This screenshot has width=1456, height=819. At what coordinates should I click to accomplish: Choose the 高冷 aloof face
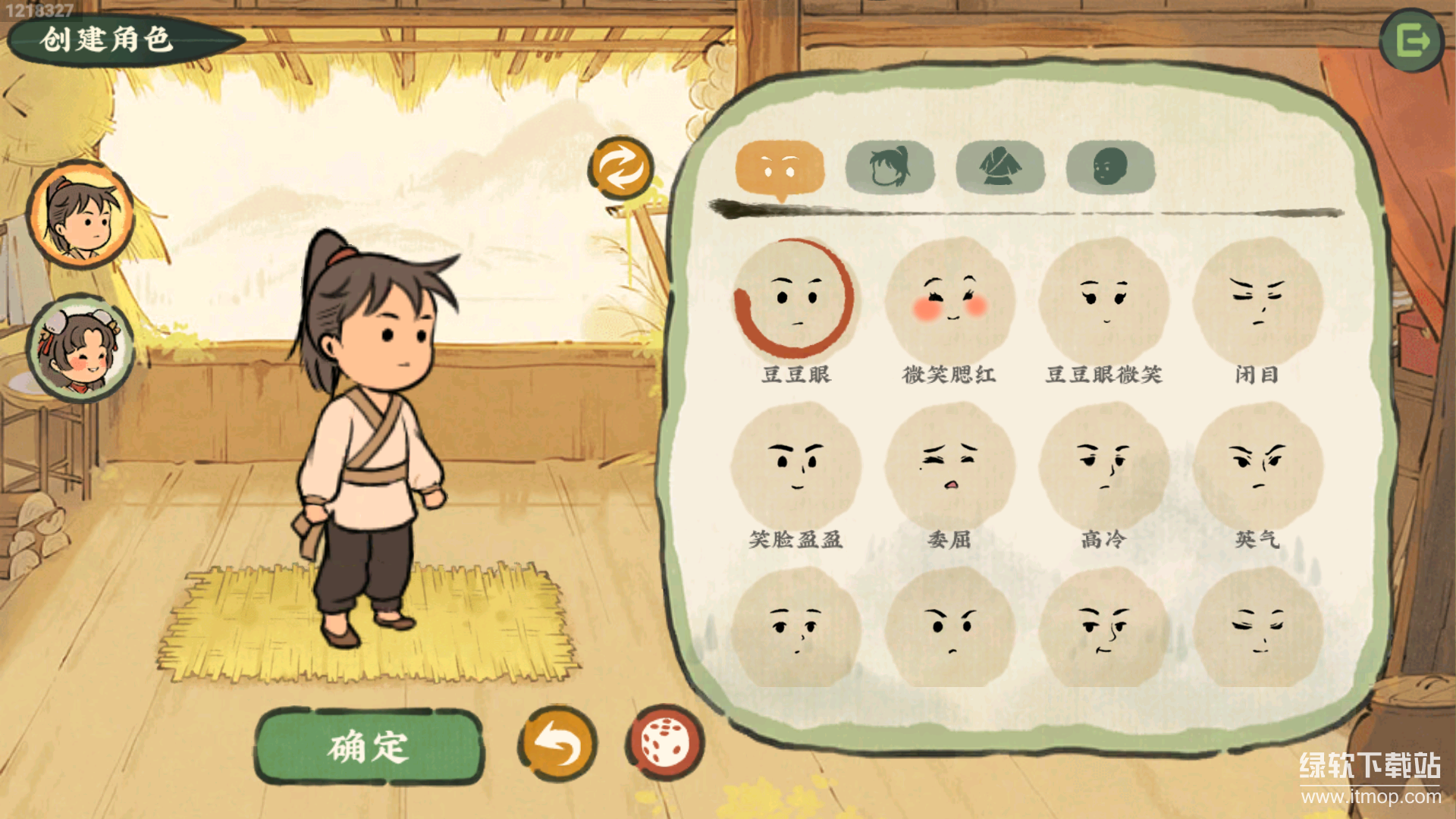point(1103,465)
